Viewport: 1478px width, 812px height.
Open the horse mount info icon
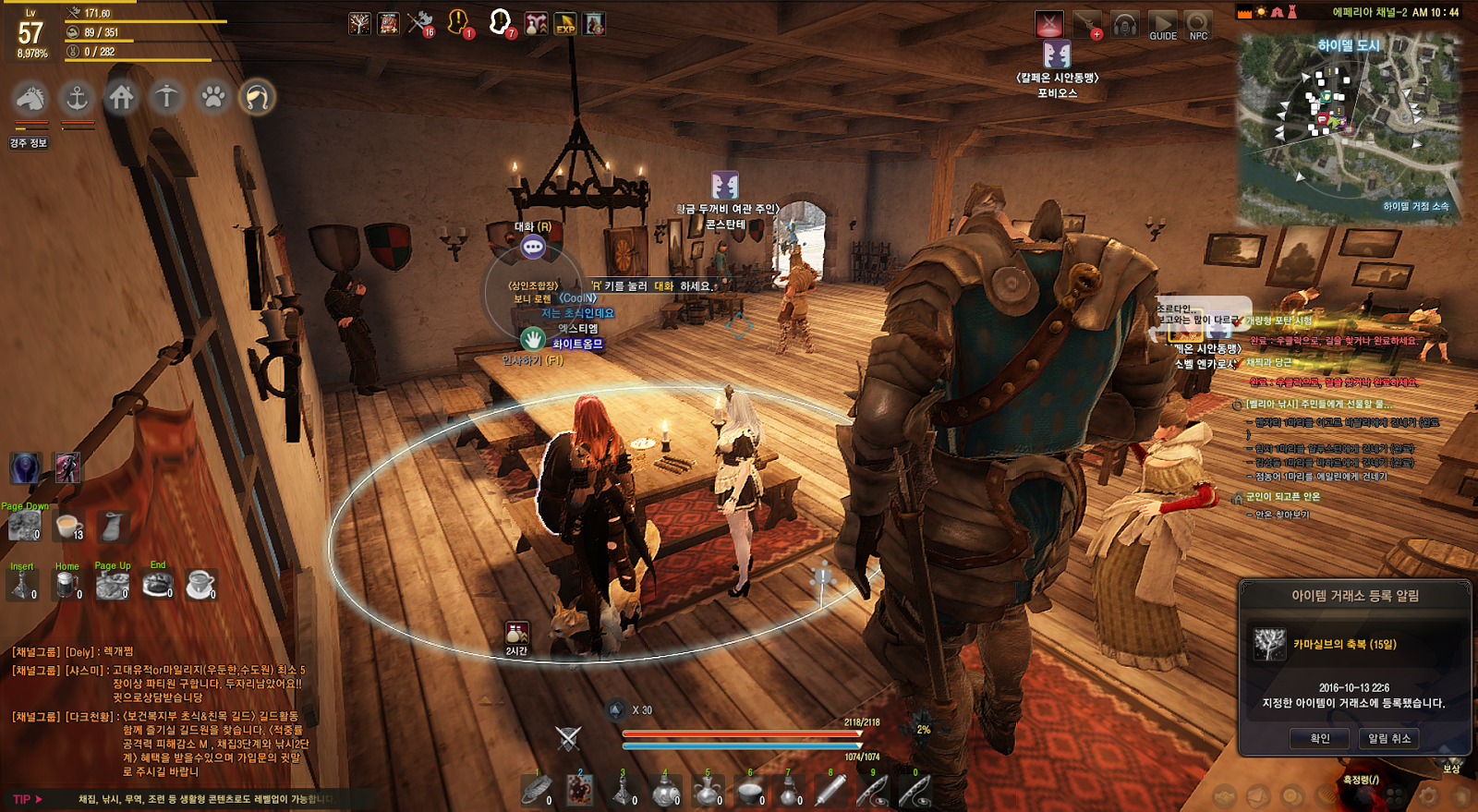[30, 97]
